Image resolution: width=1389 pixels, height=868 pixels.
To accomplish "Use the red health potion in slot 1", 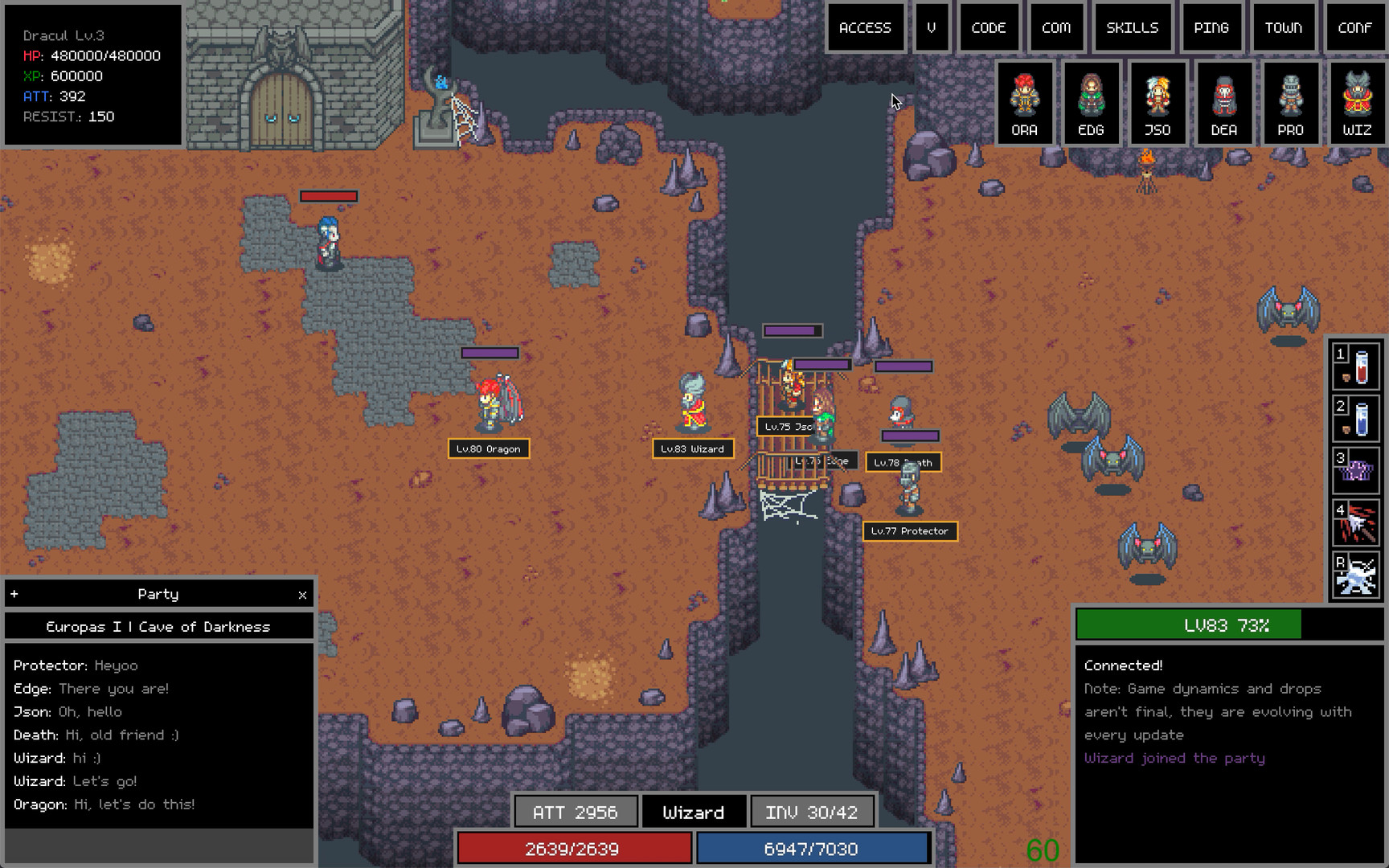I will pyautogui.click(x=1356, y=366).
